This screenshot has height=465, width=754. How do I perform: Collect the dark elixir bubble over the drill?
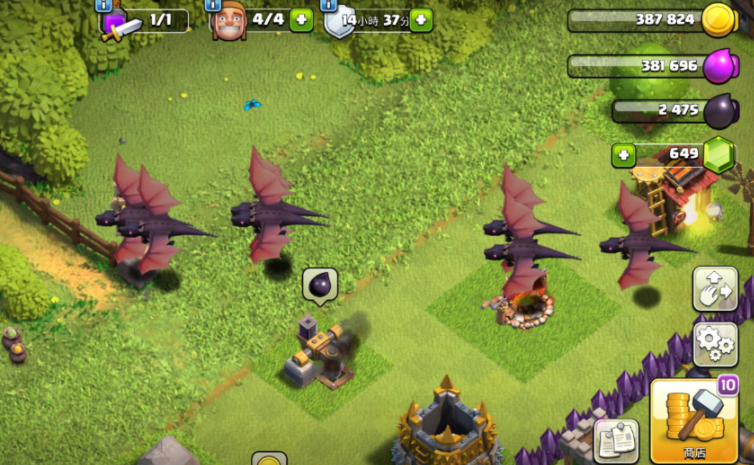[320, 286]
